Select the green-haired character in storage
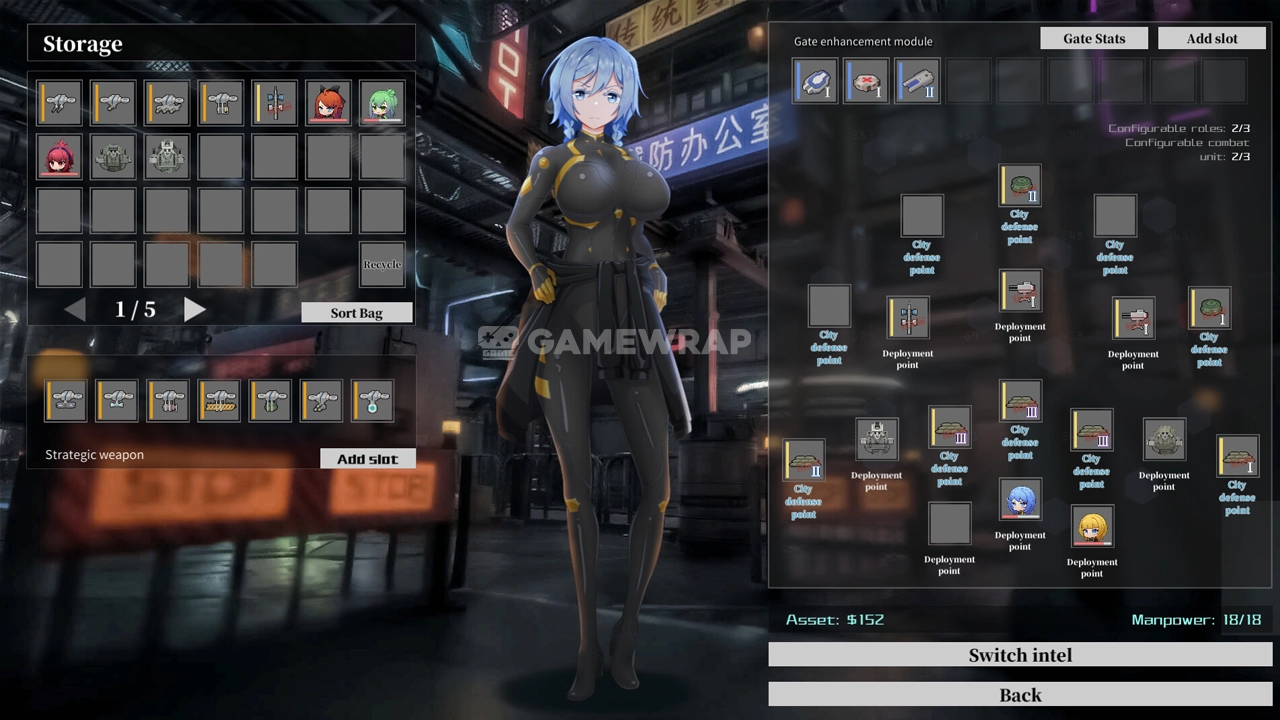This screenshot has width=1280, height=720. [382, 103]
